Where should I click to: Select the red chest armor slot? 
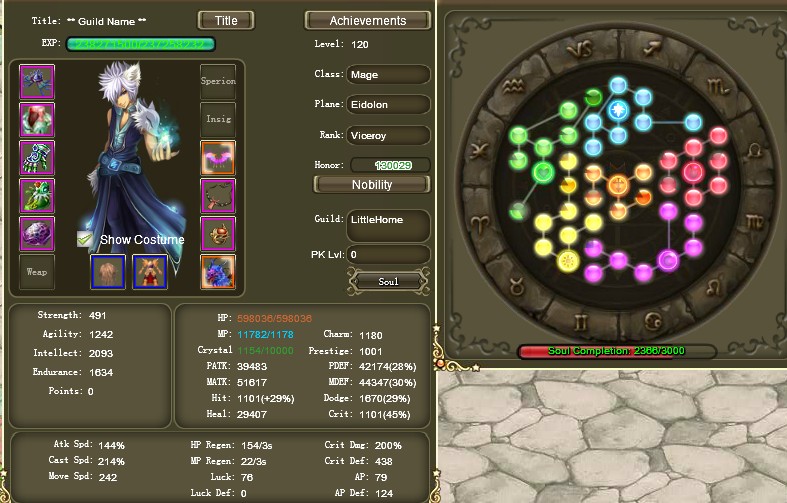point(37,119)
